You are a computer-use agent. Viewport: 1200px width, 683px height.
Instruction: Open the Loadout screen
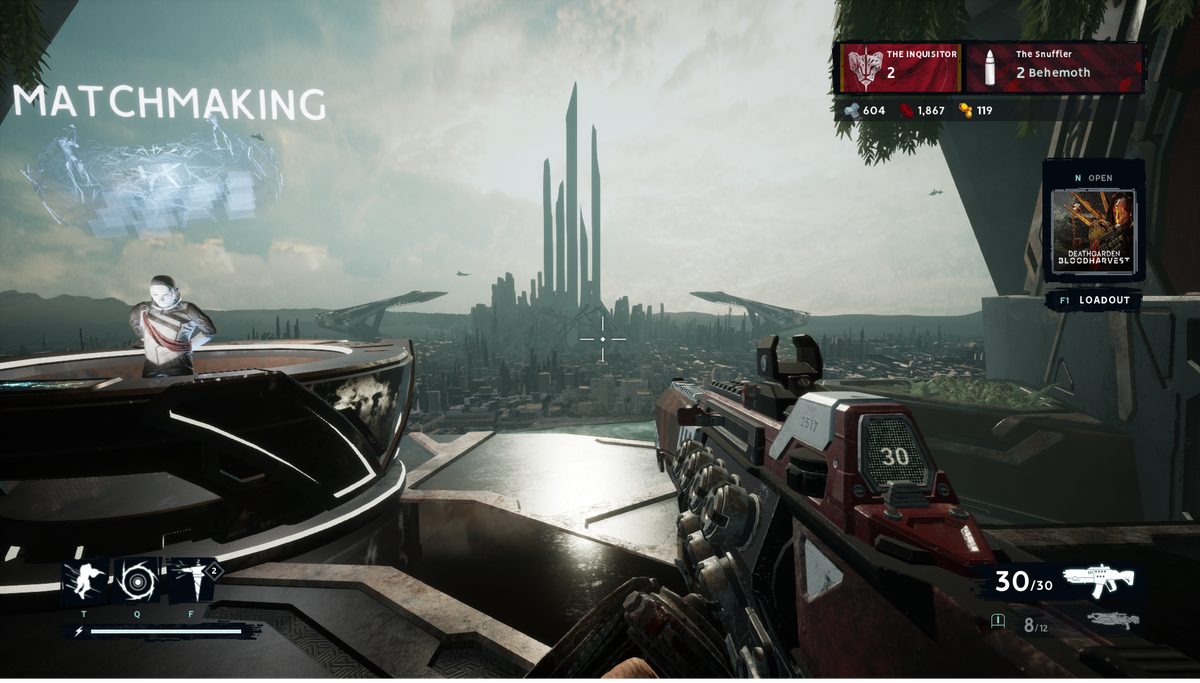(x=1093, y=300)
